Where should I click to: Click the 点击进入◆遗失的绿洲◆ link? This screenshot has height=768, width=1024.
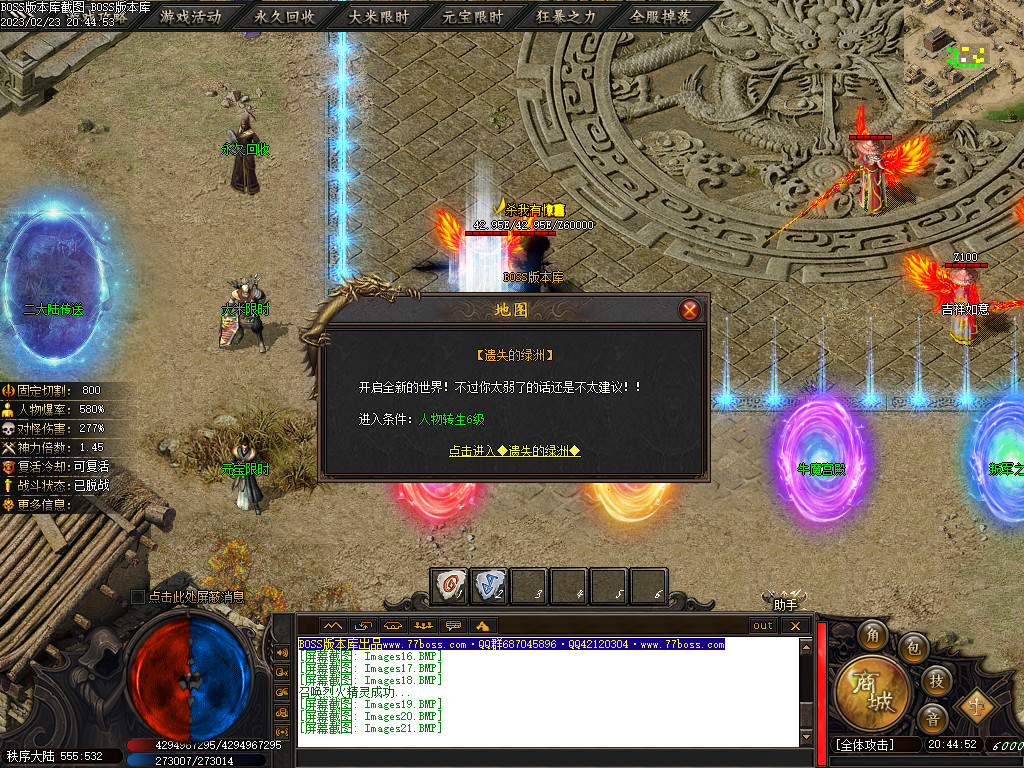click(514, 451)
